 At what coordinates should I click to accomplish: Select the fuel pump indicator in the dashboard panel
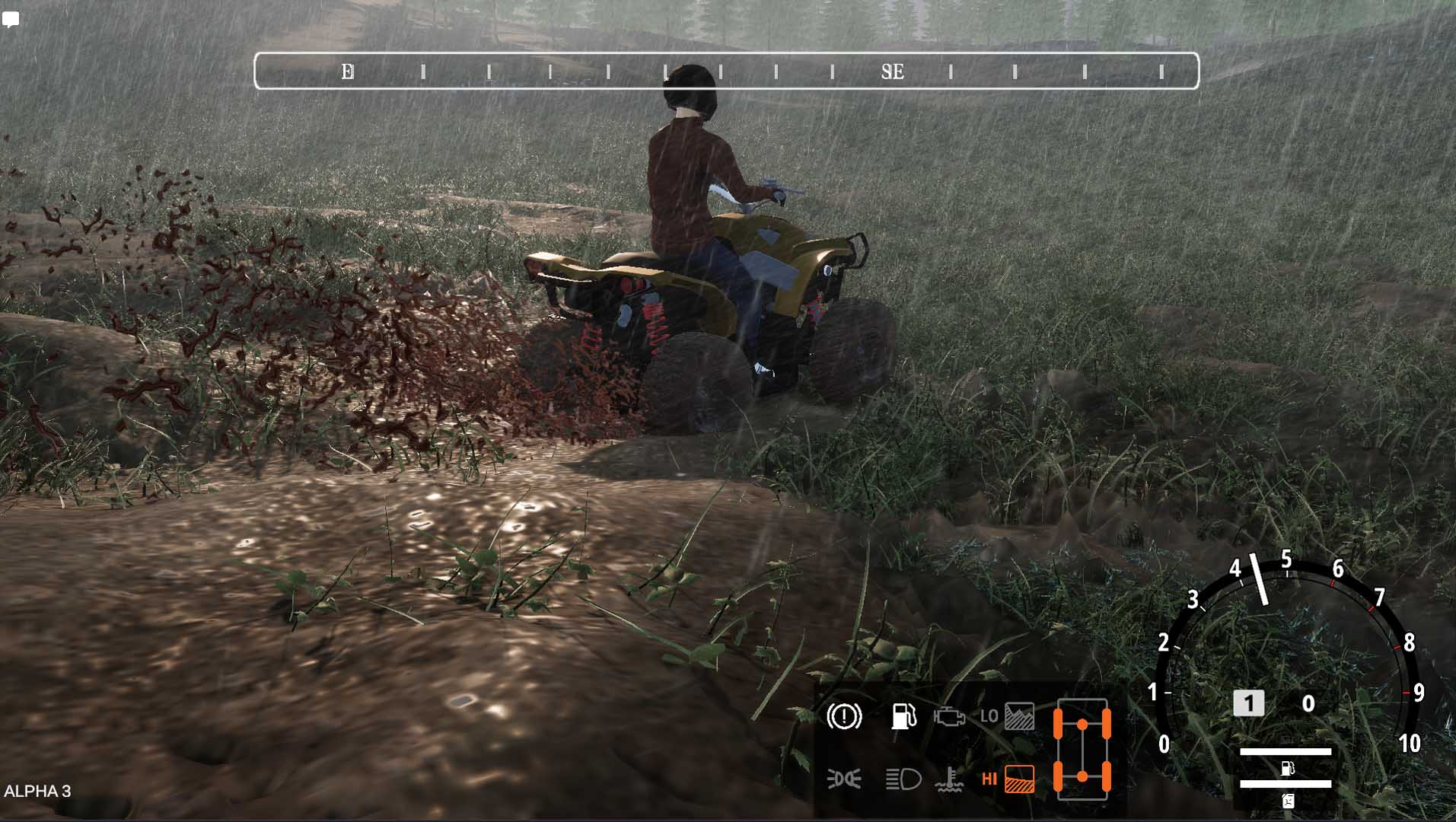click(x=903, y=716)
